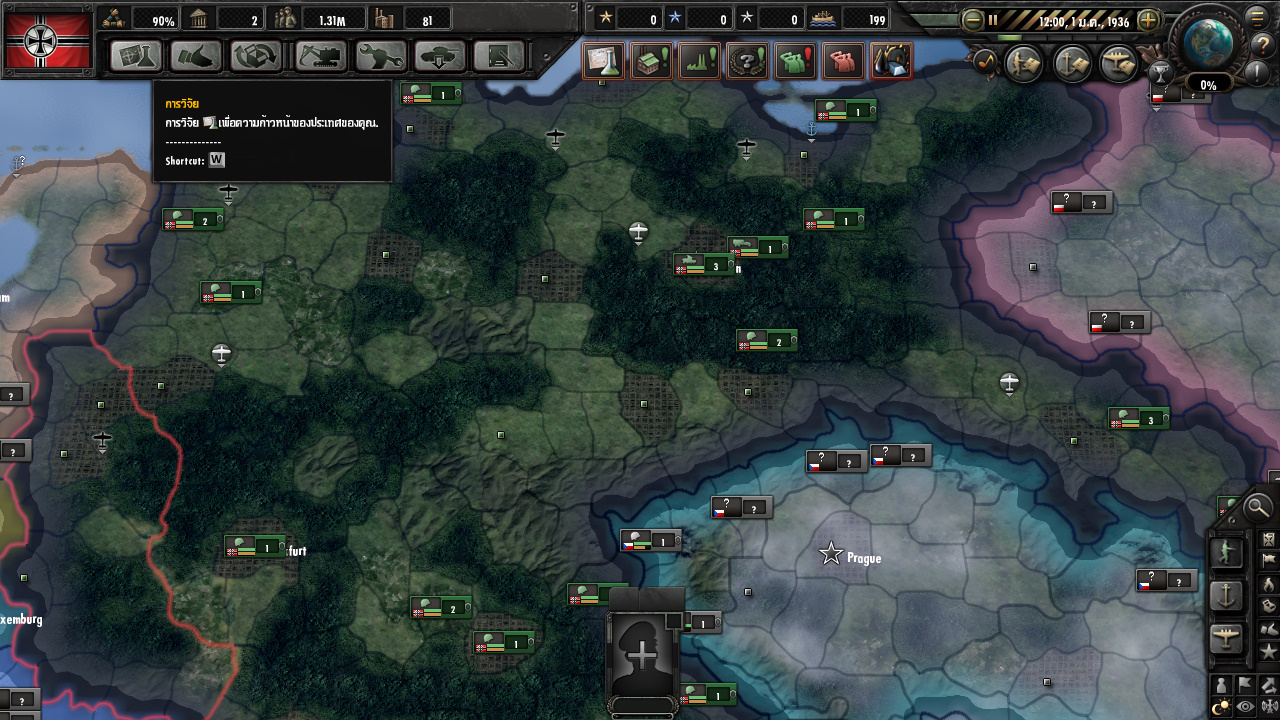Click the world tension 0% gauge
Viewport: 1280px width, 720px height.
click(1209, 83)
